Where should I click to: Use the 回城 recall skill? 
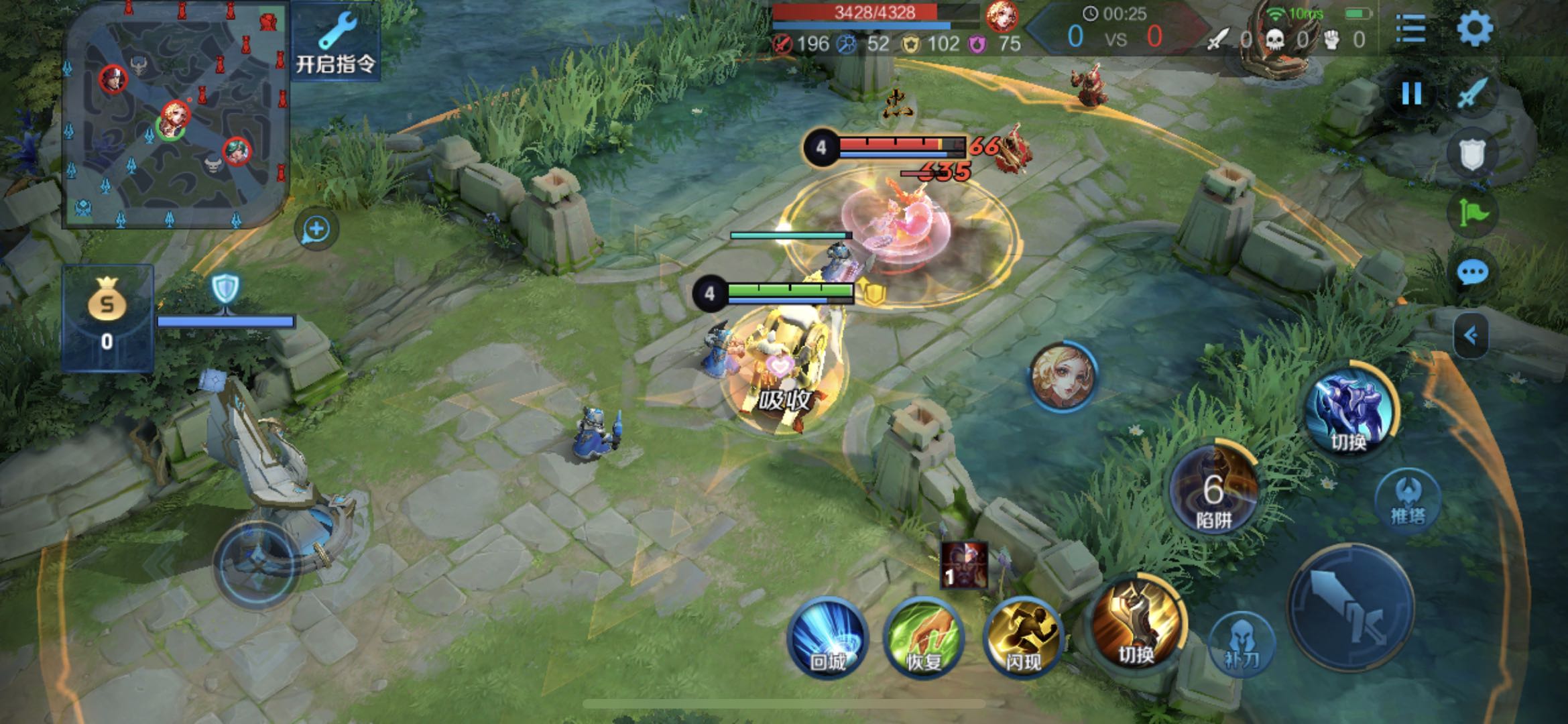(x=828, y=637)
